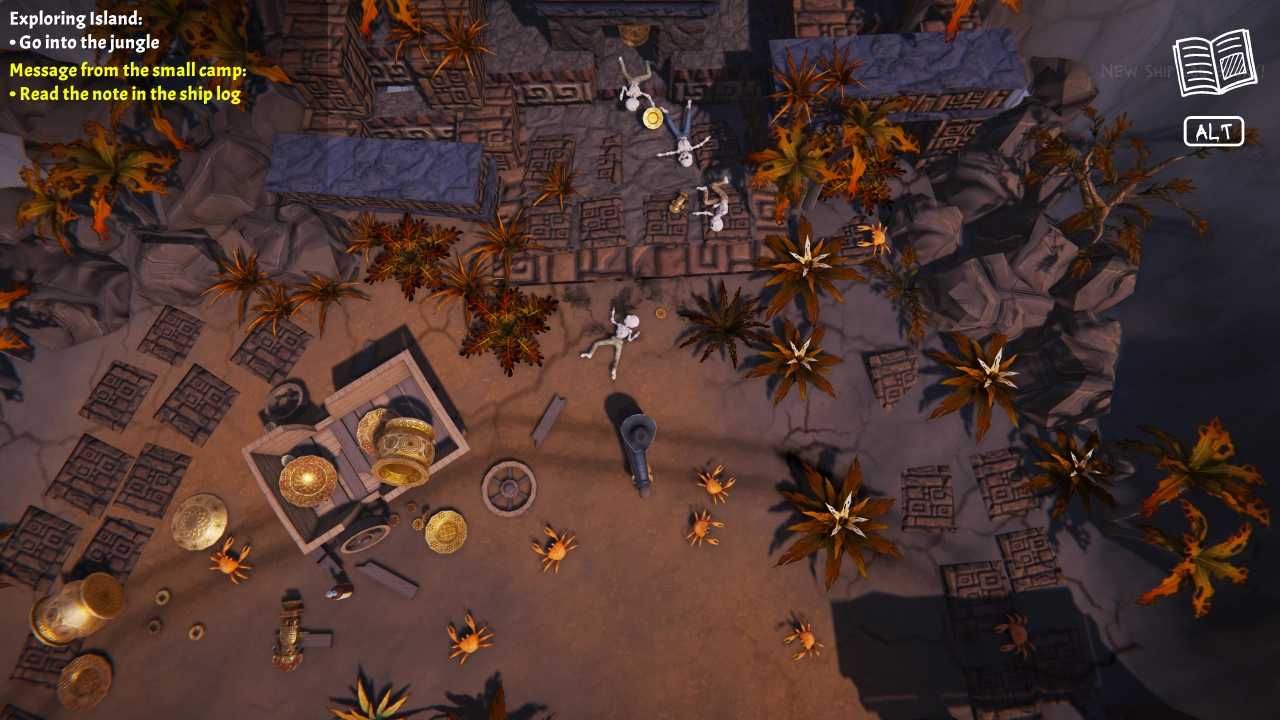Click the ALT key prompt button
Screen dimensions: 1280x720
[x=1214, y=130]
